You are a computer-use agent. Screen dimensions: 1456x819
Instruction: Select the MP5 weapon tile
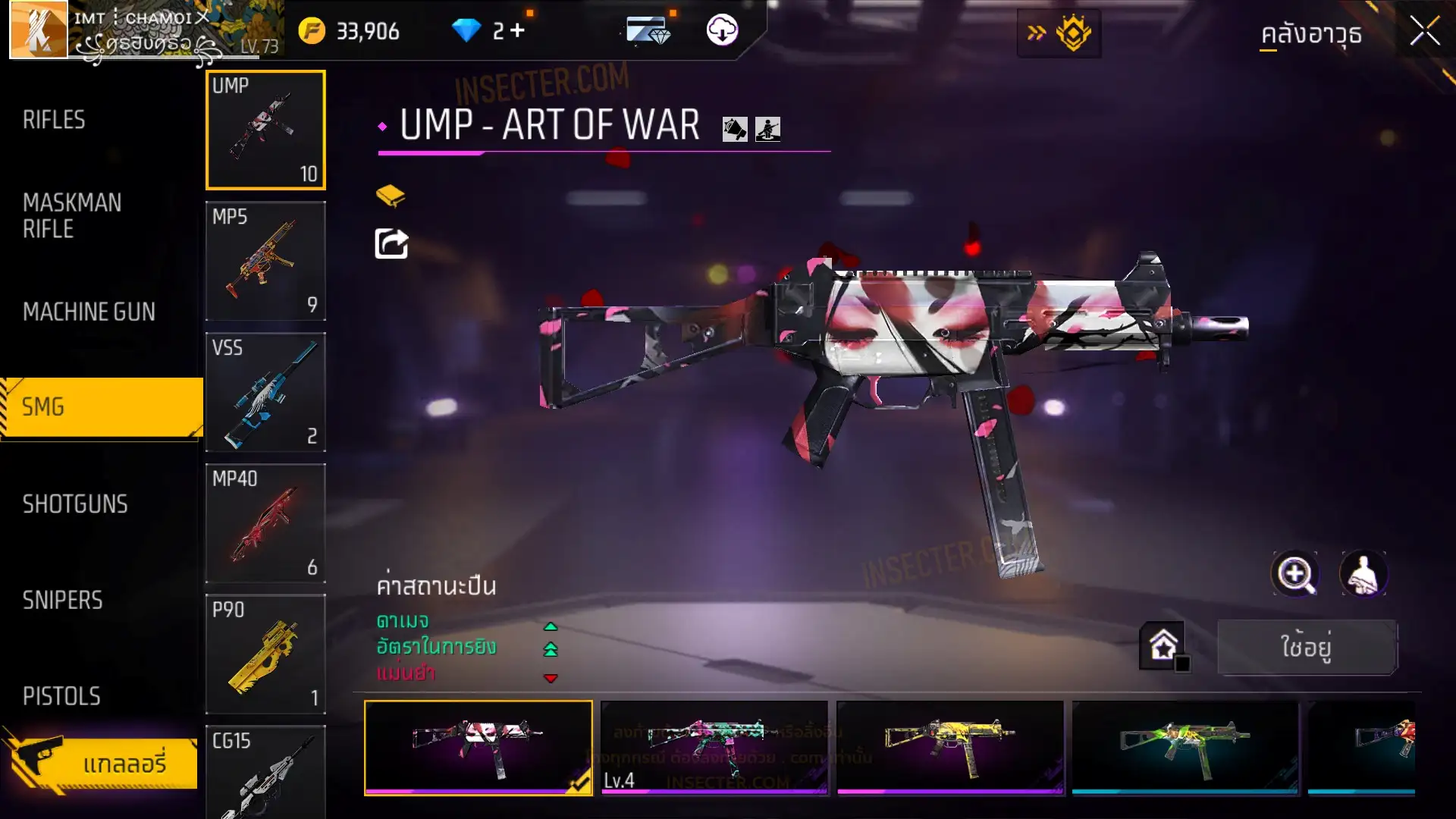pyautogui.click(x=265, y=260)
